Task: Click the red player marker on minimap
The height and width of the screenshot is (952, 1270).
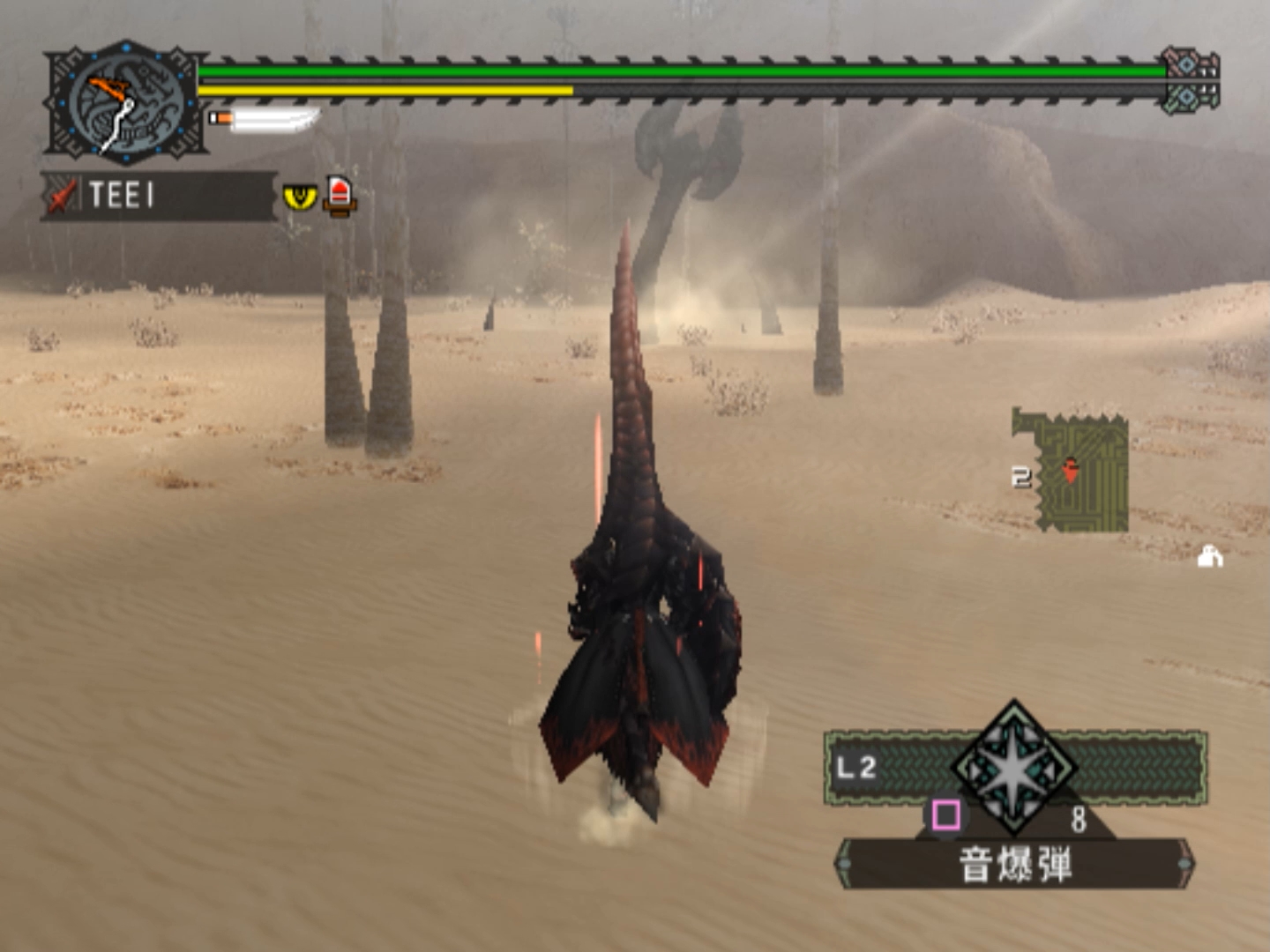Action: point(1070,470)
